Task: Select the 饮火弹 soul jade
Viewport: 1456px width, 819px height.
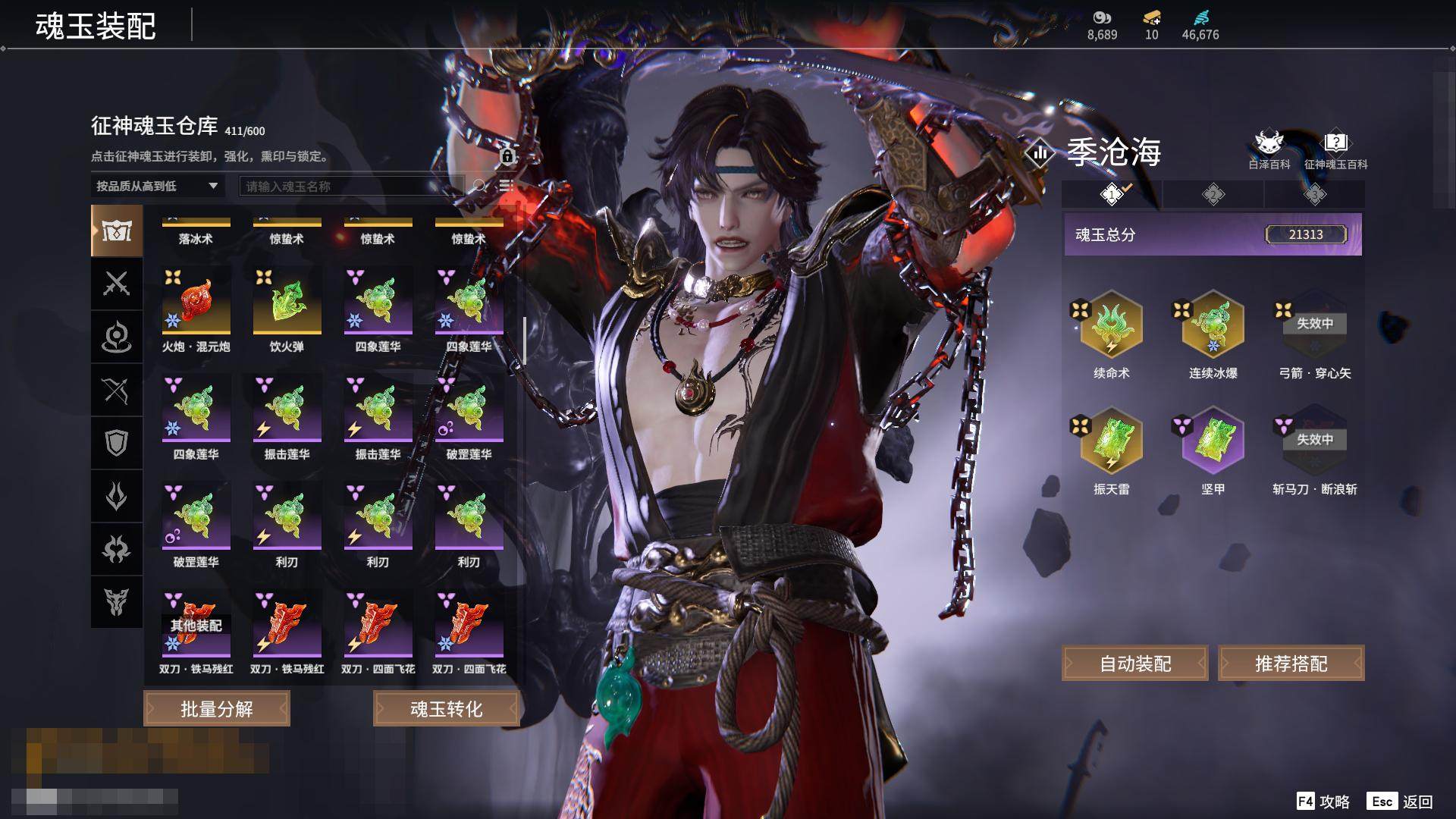Action: pos(287,302)
